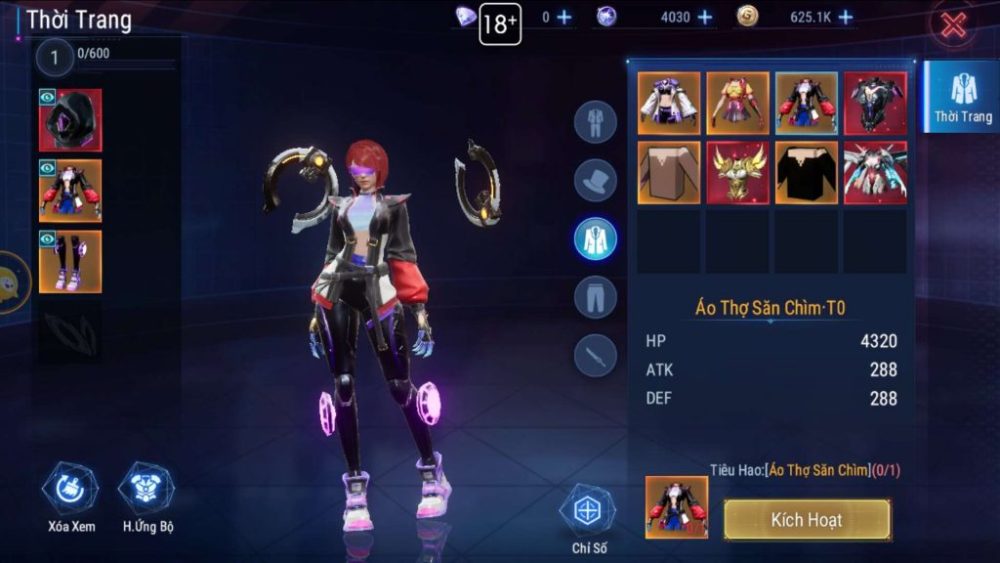Select the plain black shirt

(806, 172)
